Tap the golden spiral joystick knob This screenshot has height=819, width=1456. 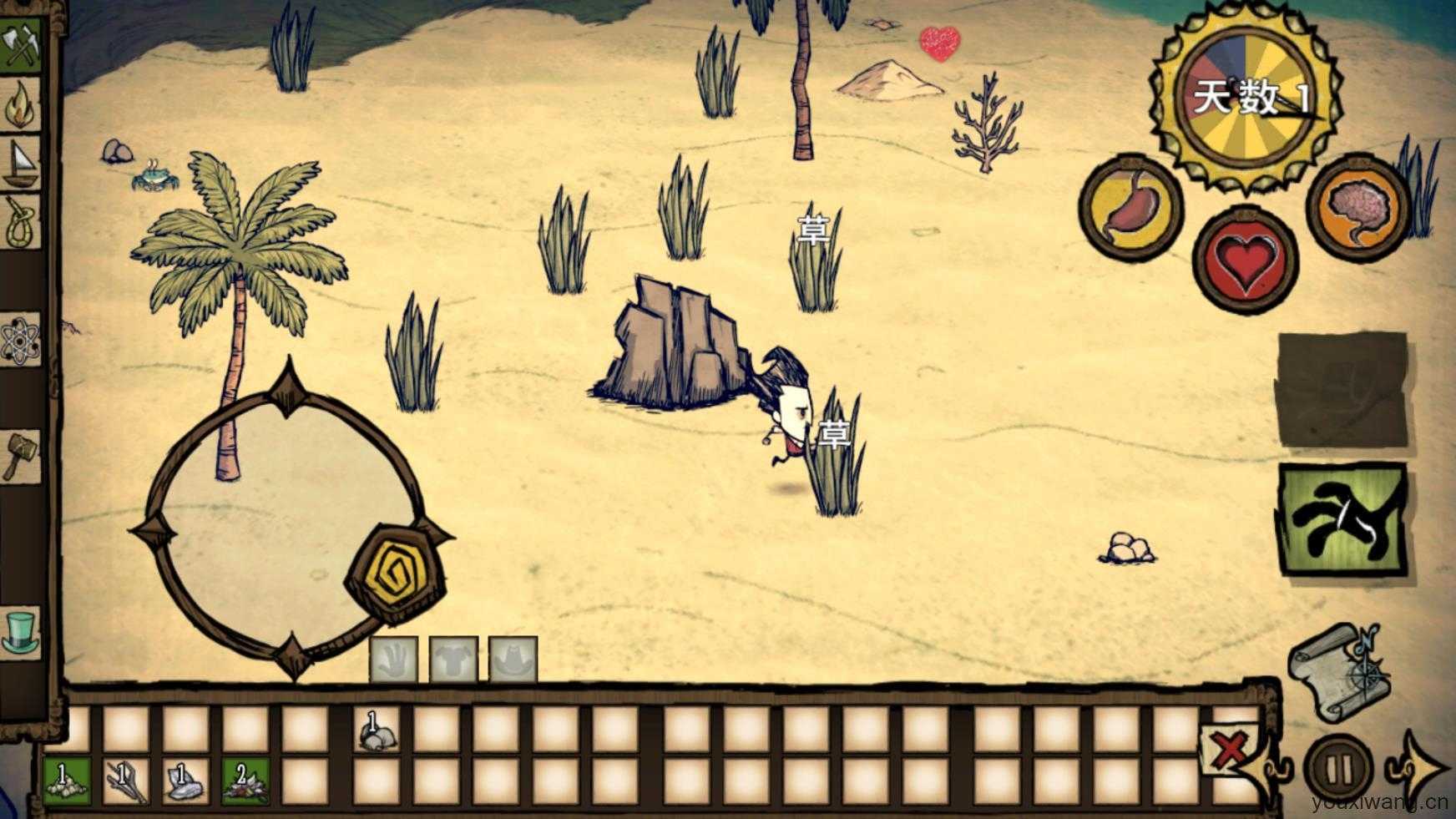[x=396, y=574]
